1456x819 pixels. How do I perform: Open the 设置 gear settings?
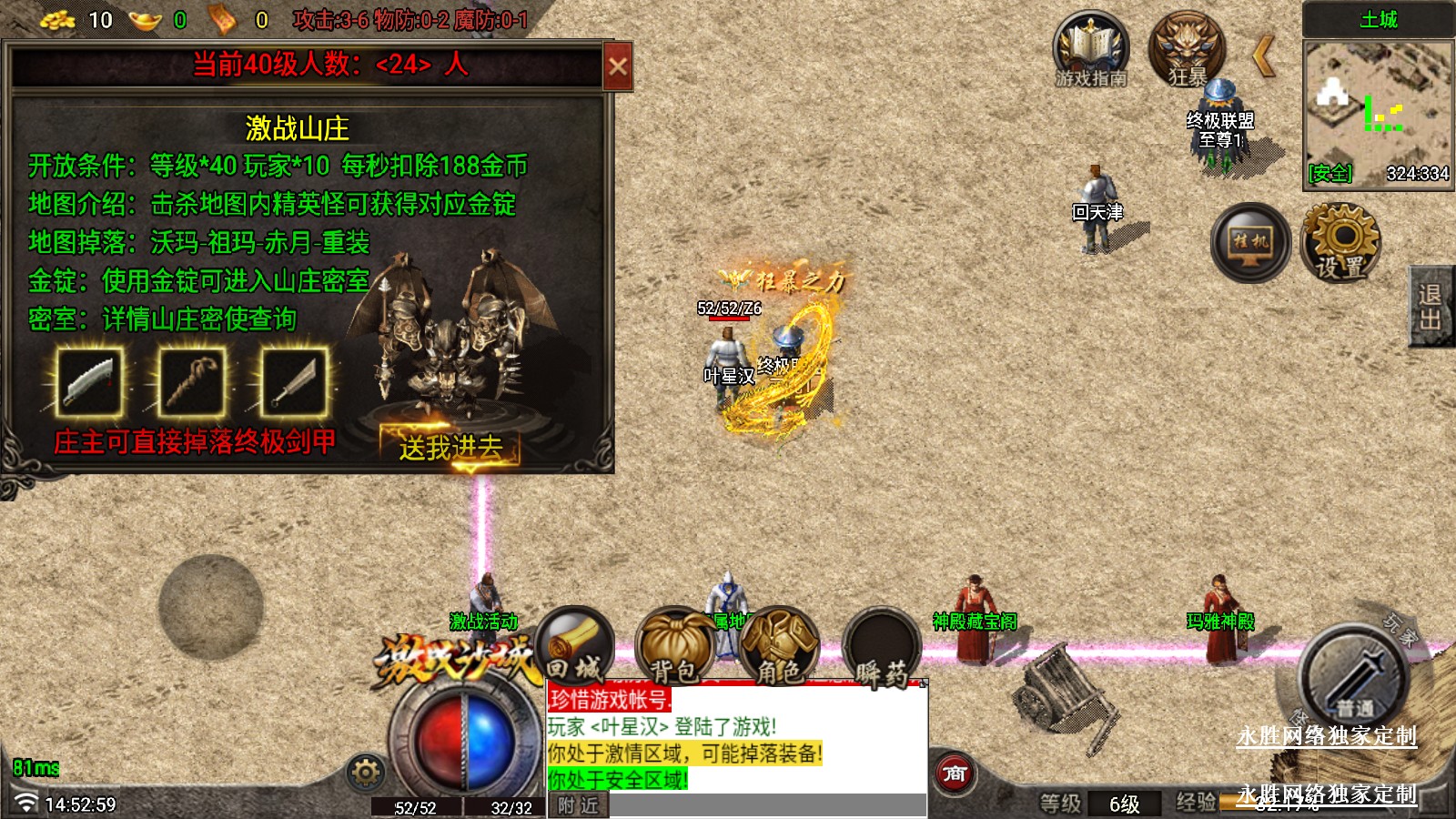pos(1341,240)
